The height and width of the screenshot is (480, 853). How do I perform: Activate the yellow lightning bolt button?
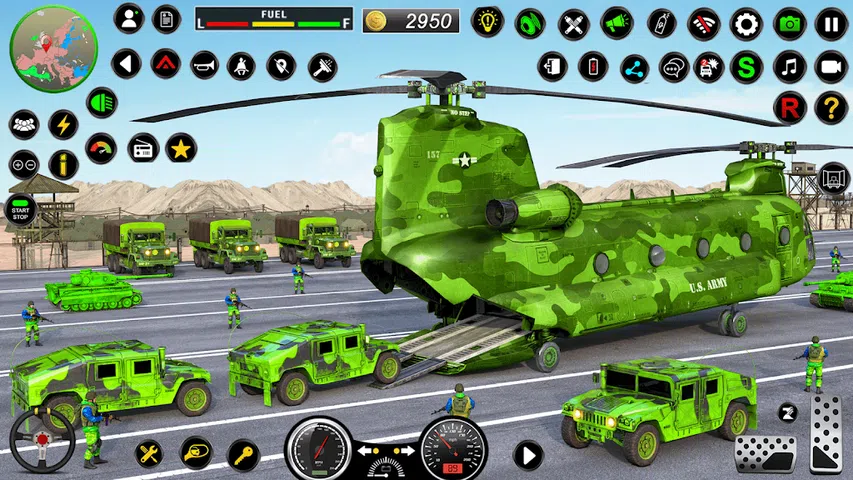[64, 124]
